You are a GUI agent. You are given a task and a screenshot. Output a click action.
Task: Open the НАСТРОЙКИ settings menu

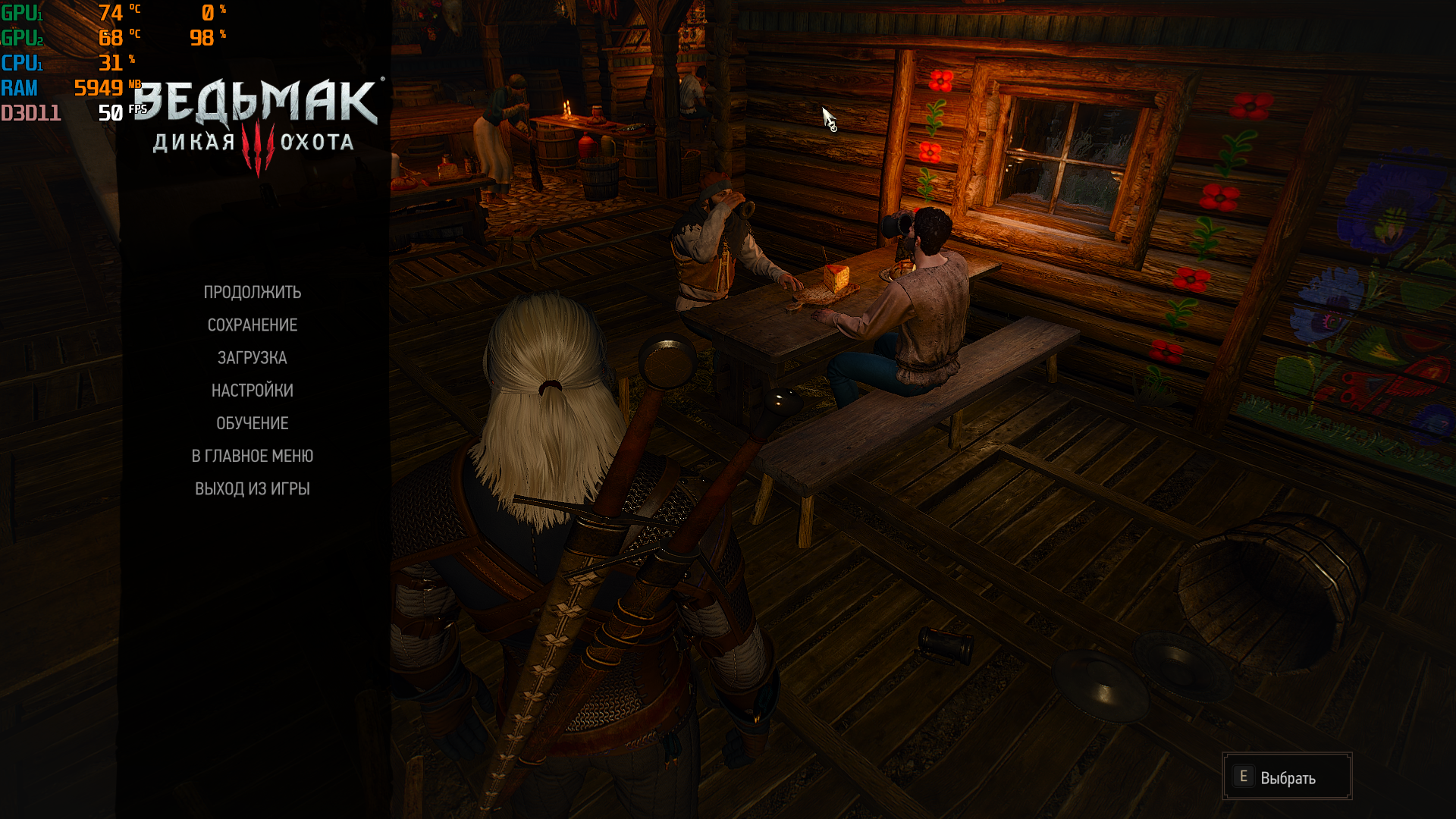(252, 391)
